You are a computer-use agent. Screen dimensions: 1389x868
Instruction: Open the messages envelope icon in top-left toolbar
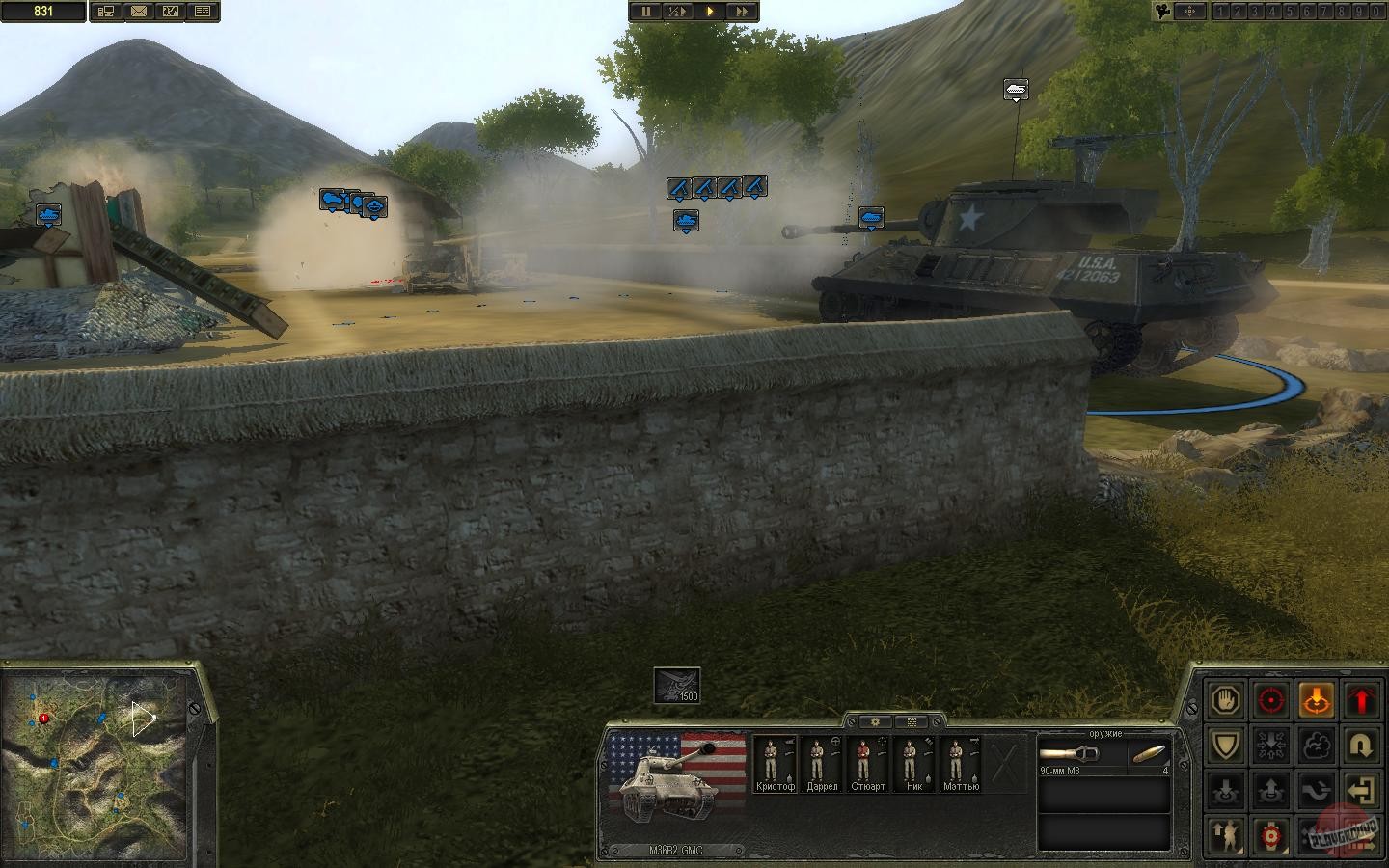pyautogui.click(x=141, y=12)
